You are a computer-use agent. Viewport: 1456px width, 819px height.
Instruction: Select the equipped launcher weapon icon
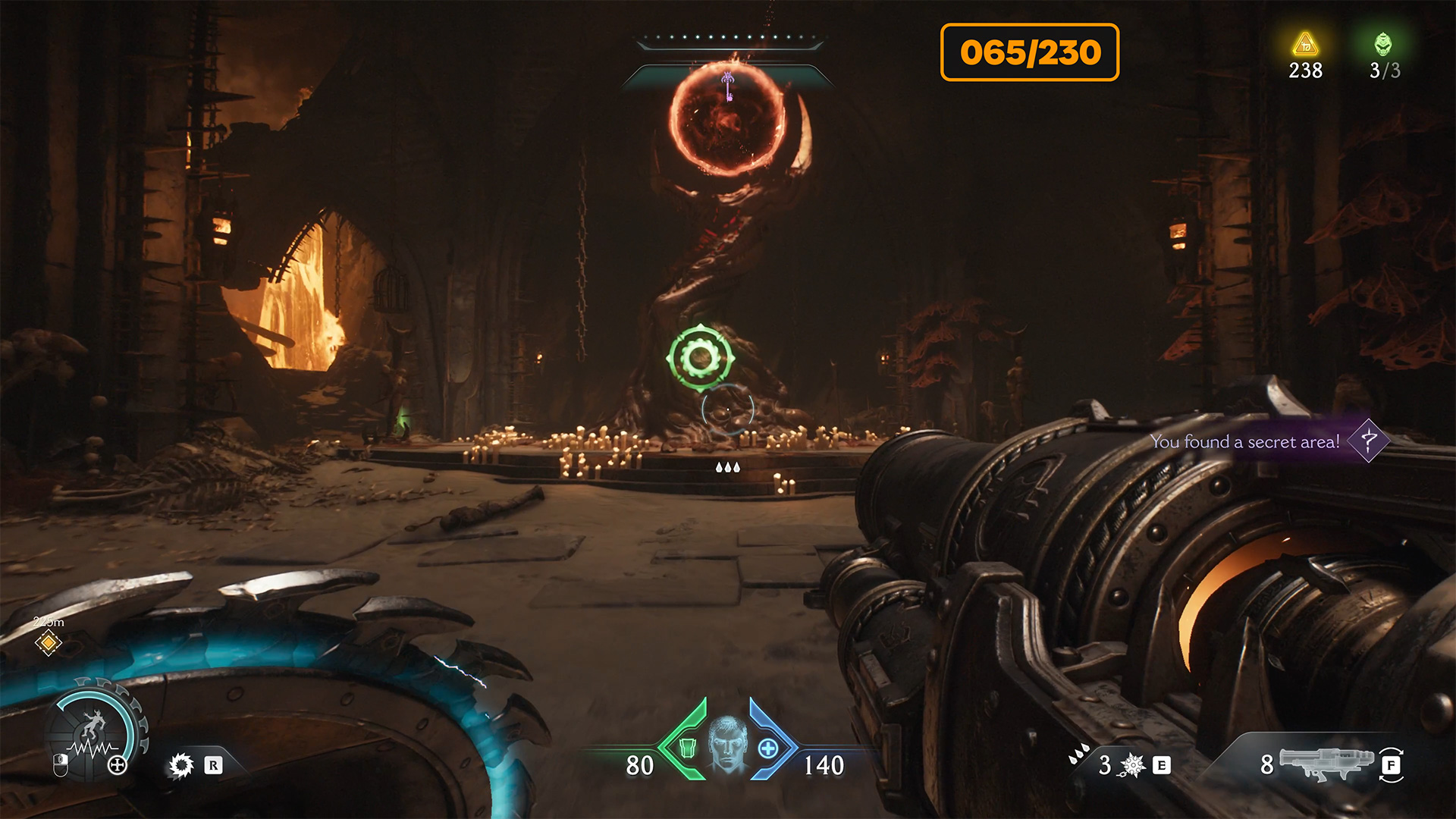(x=1326, y=762)
